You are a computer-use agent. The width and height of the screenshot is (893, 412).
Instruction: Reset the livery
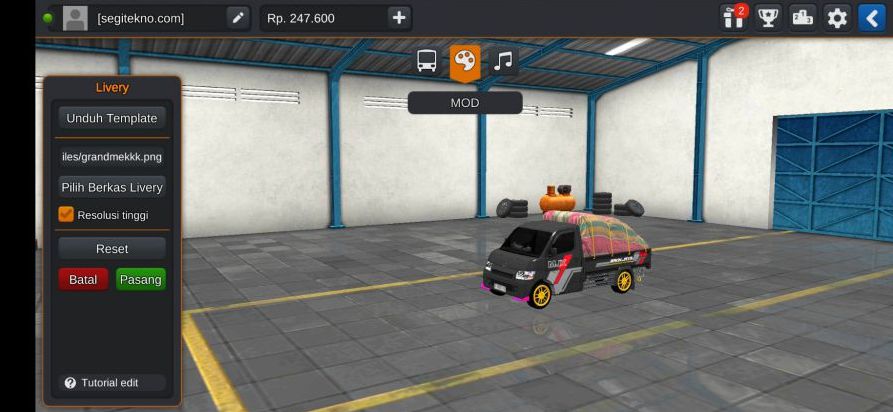(112, 248)
